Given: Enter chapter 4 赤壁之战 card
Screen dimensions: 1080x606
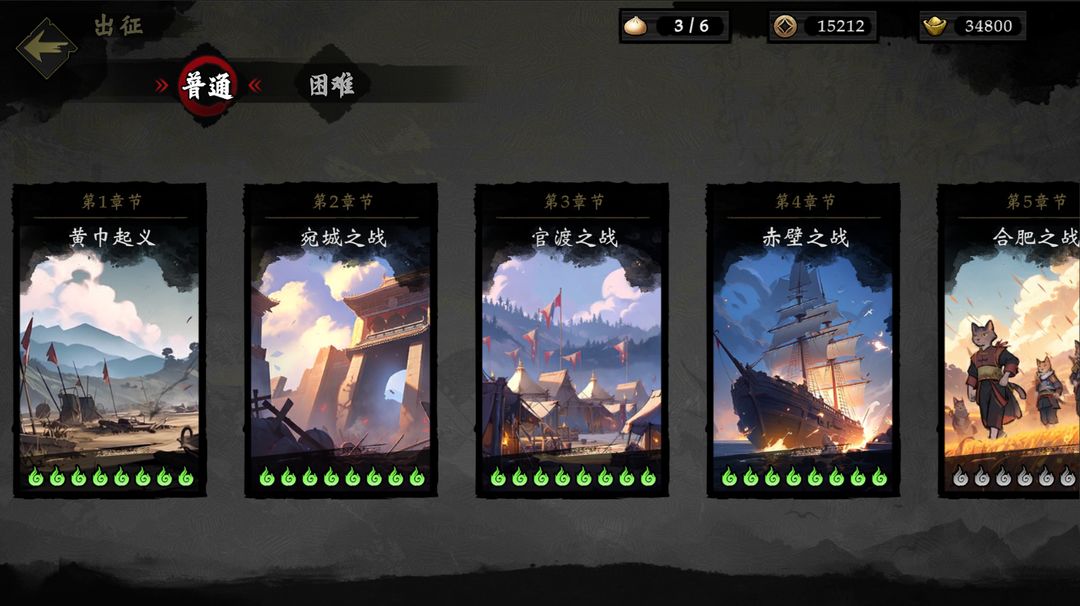Looking at the screenshot, I should pos(803,340).
